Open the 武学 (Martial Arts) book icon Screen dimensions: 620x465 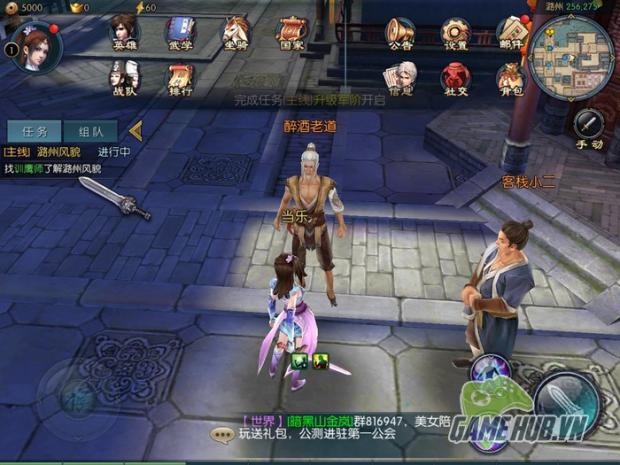[180, 30]
